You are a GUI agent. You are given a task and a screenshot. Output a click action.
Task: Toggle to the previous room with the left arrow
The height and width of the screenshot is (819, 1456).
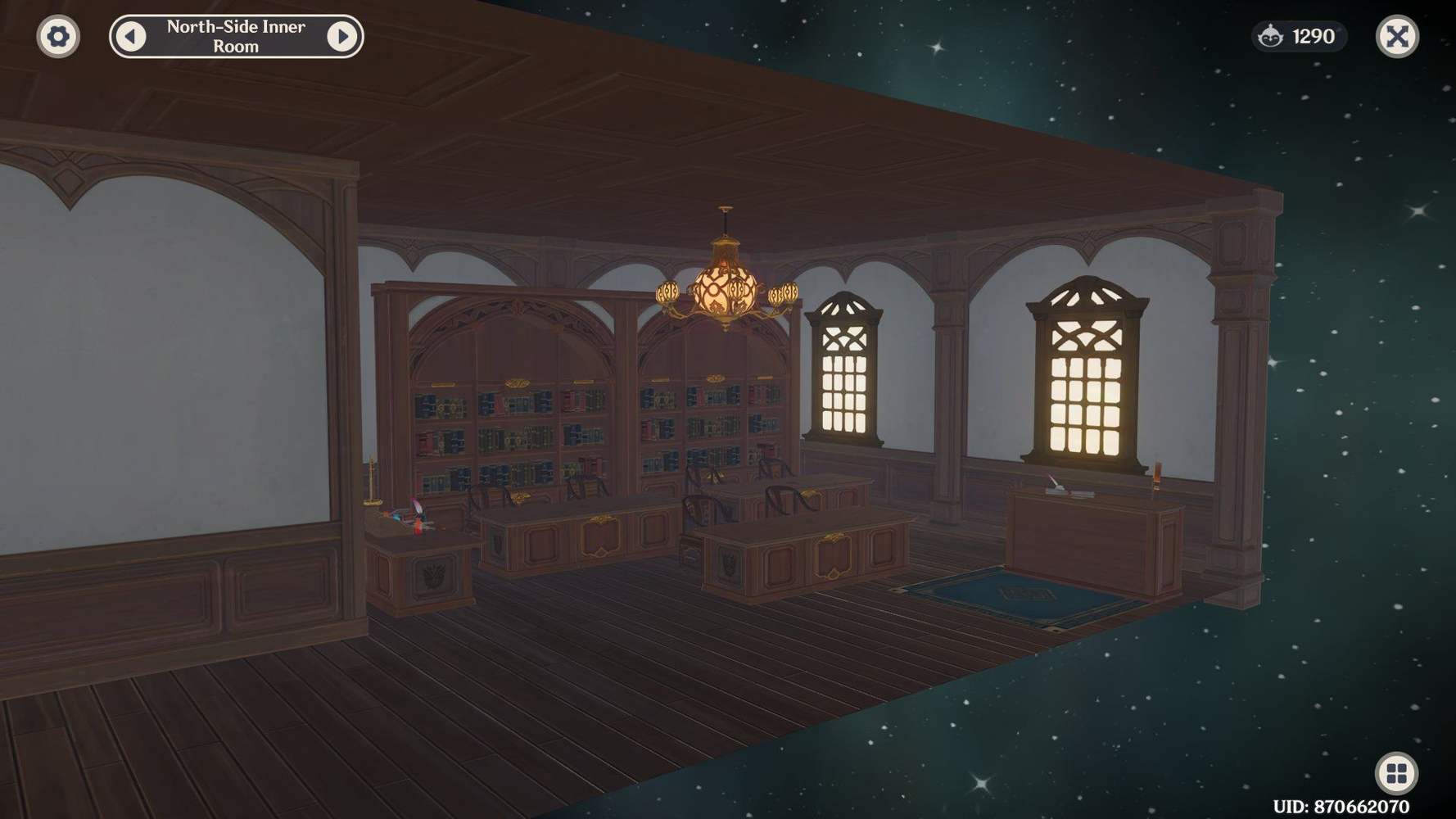coord(129,37)
